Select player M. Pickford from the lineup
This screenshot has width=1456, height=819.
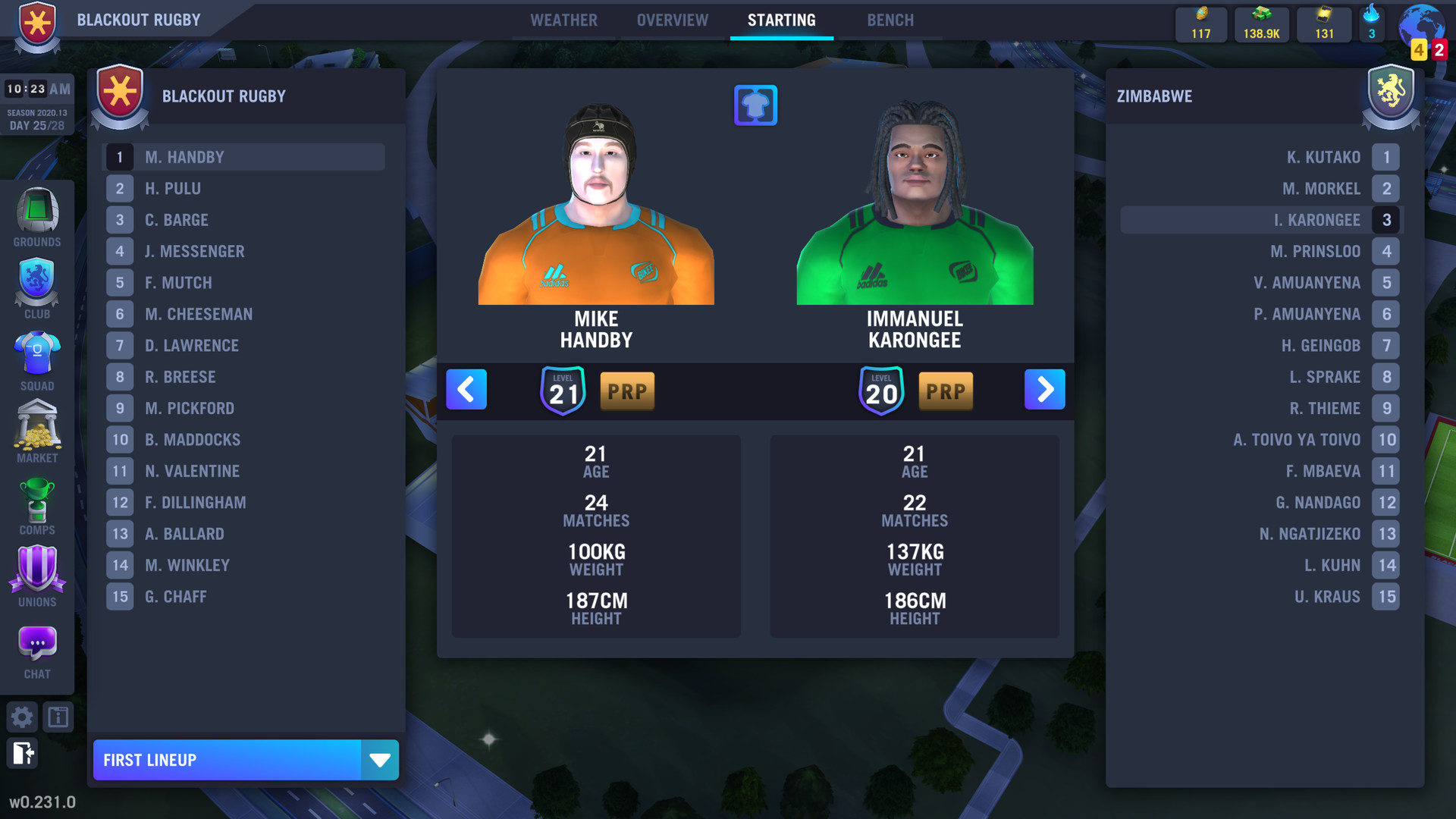(243, 408)
